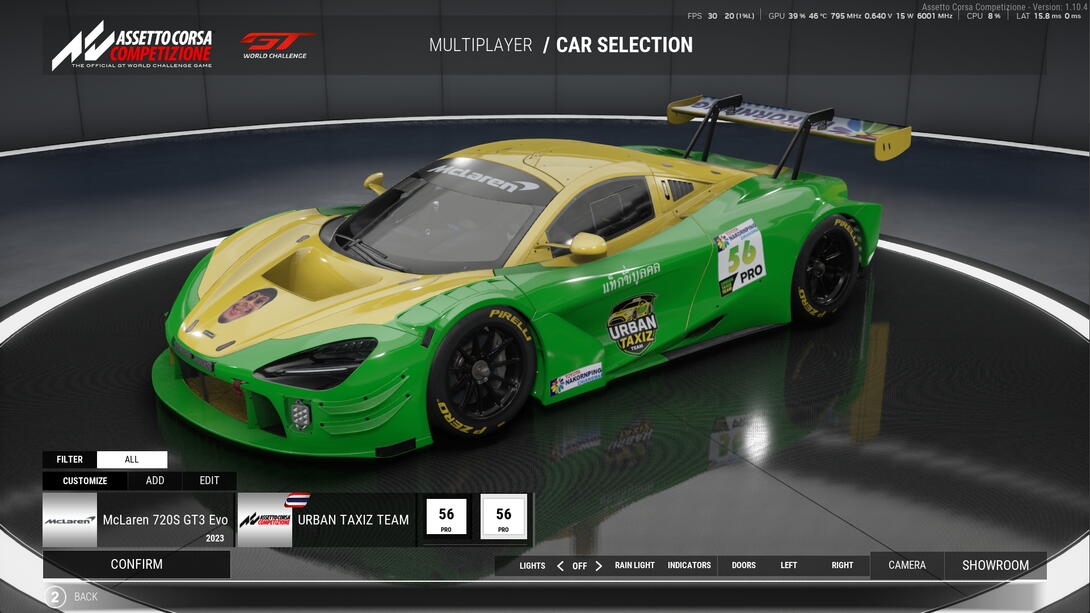
Task: Select the Add livery button
Action: [x=155, y=481]
